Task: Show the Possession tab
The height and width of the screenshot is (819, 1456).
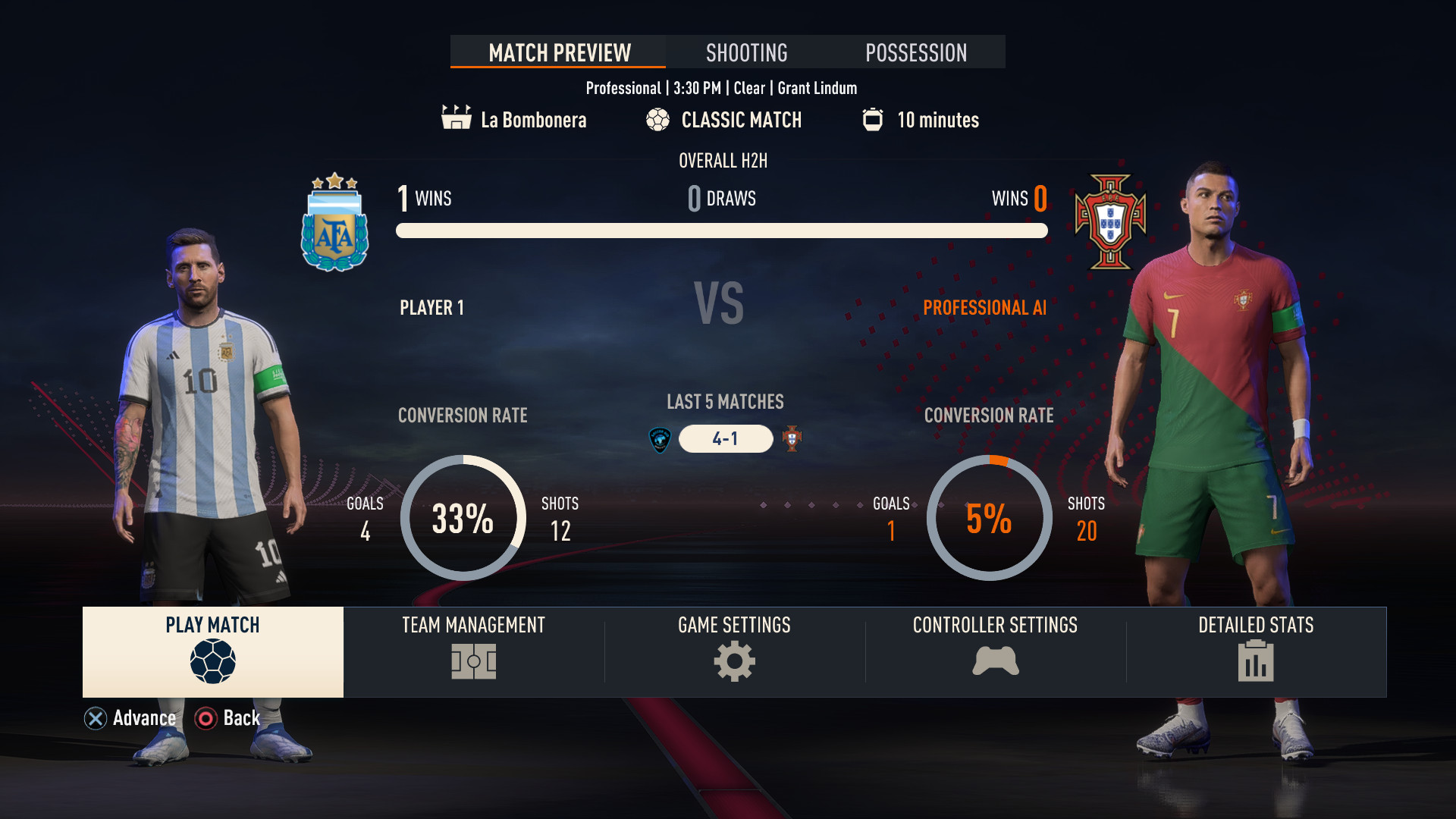Action: coord(916,52)
